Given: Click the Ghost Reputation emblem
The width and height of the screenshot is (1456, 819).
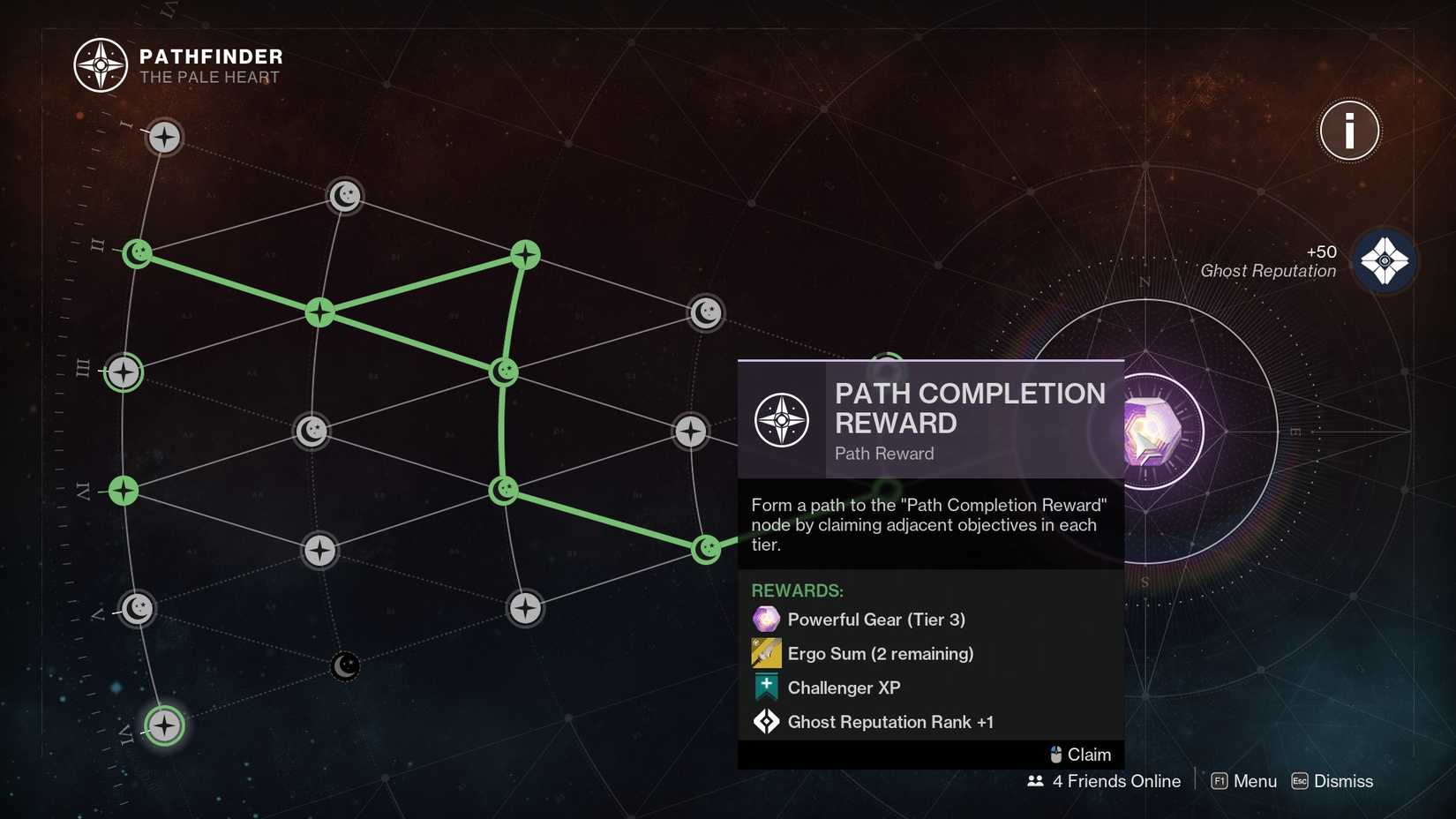Looking at the screenshot, I should click(1387, 260).
